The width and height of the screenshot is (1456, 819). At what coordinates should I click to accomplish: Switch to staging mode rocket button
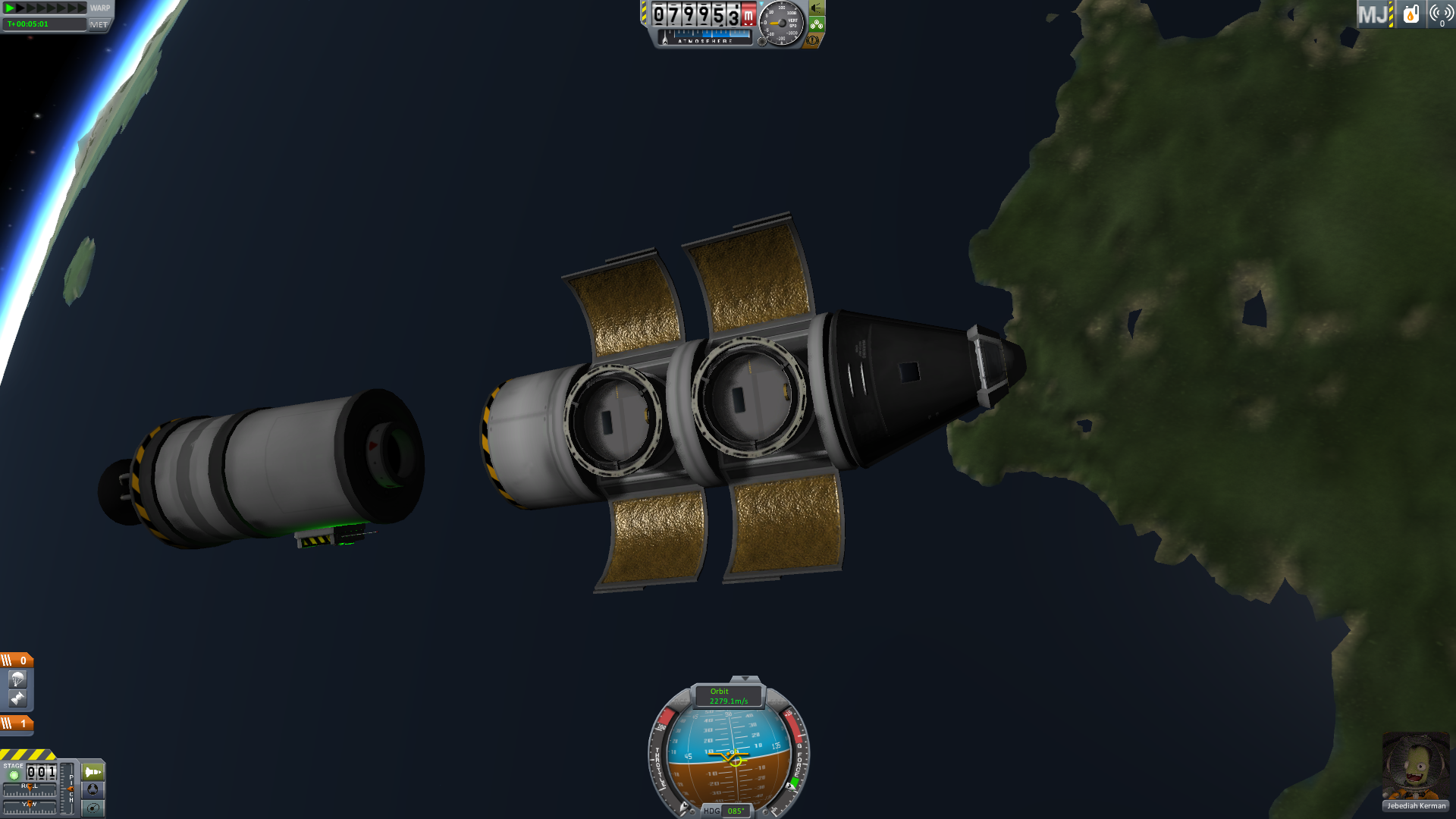tap(93, 772)
